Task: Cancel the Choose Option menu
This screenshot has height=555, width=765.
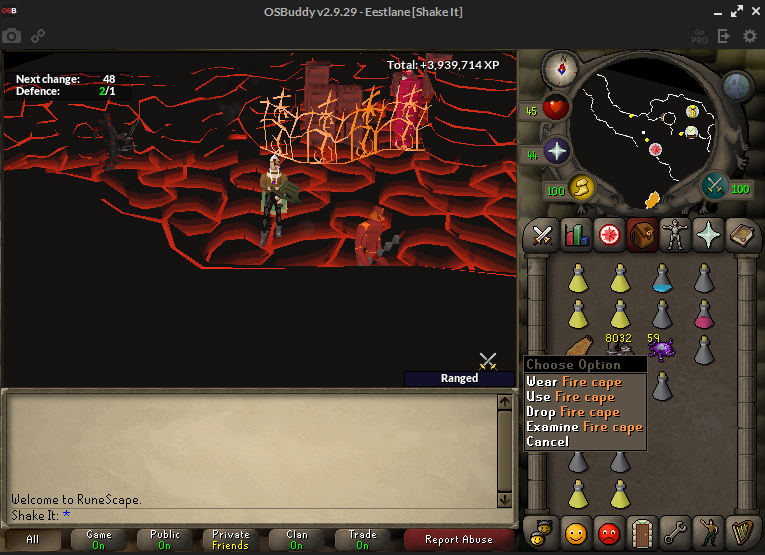Action: point(547,441)
